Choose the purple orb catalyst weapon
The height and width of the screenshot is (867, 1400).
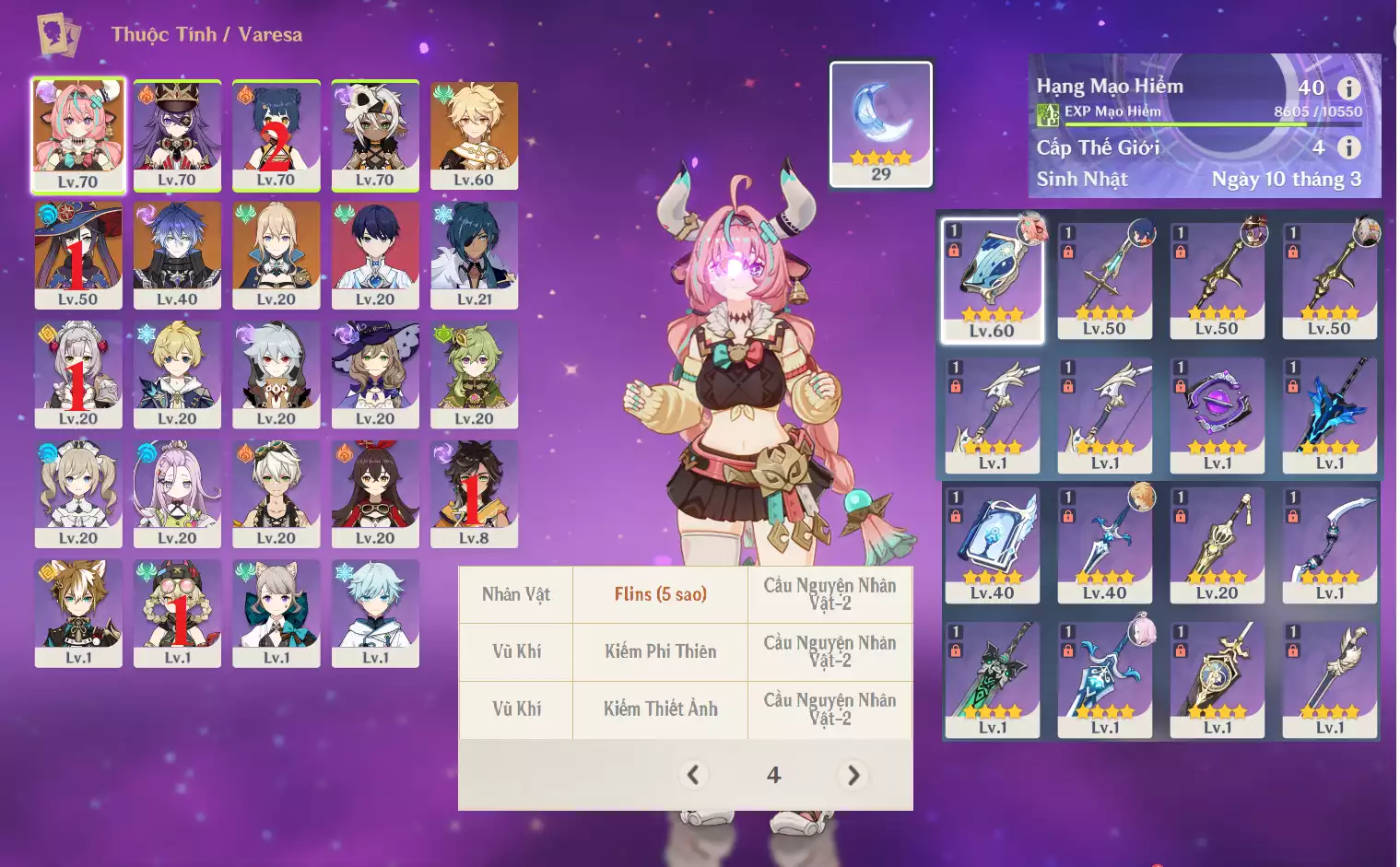pyautogui.click(x=1217, y=415)
